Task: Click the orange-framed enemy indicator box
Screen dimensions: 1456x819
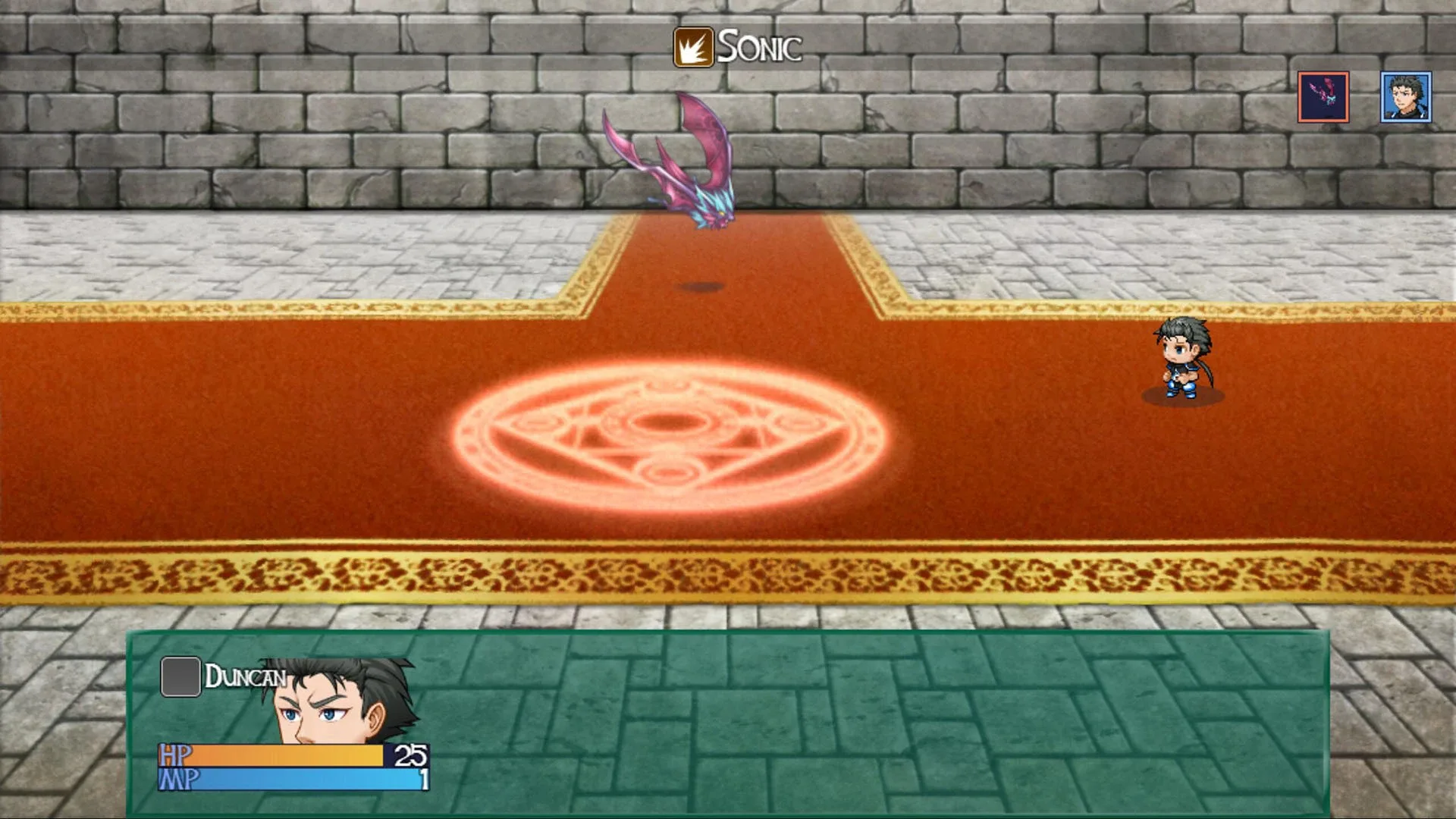Action: click(1323, 97)
